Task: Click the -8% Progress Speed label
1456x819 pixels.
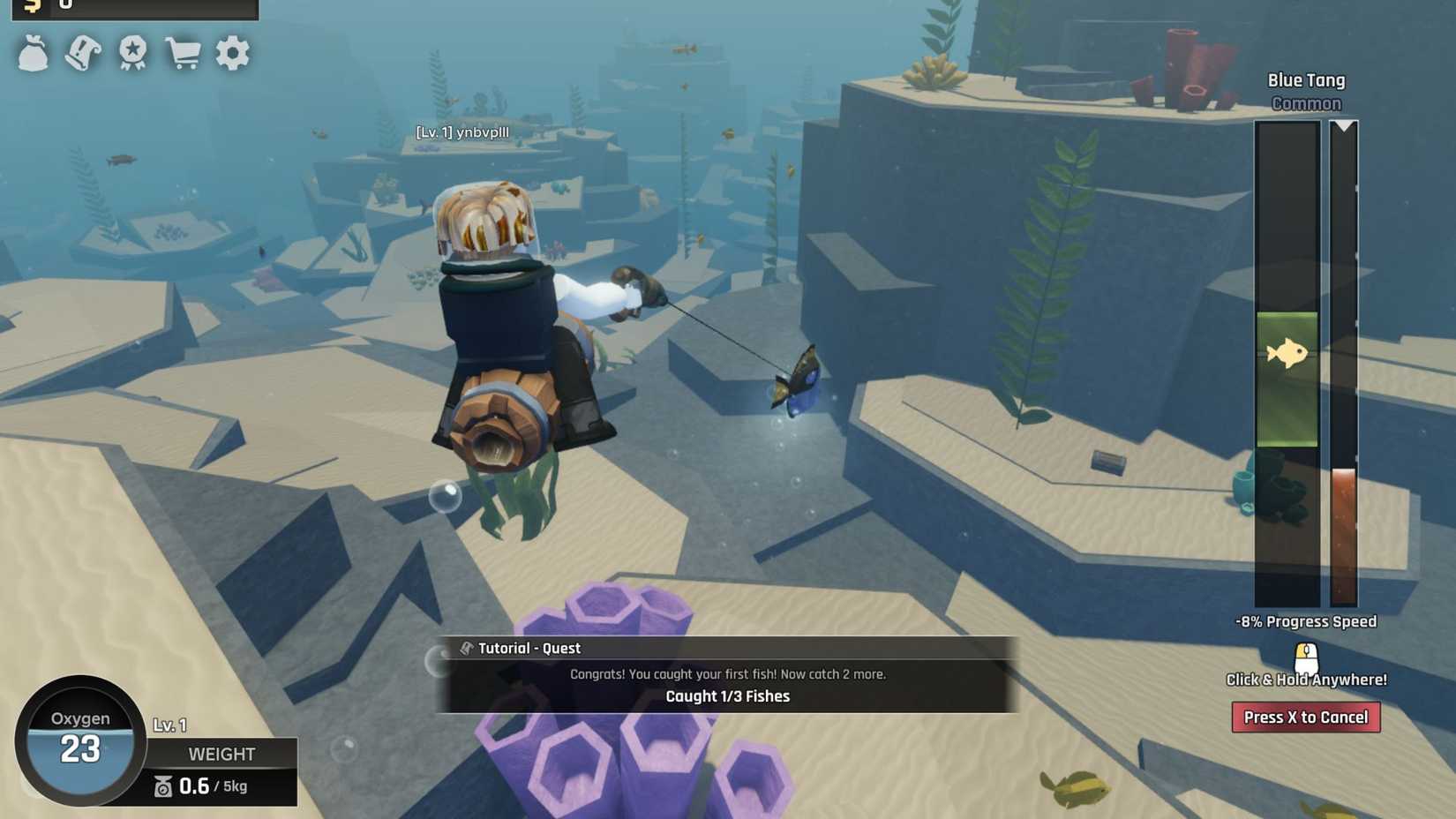Action: [1304, 621]
